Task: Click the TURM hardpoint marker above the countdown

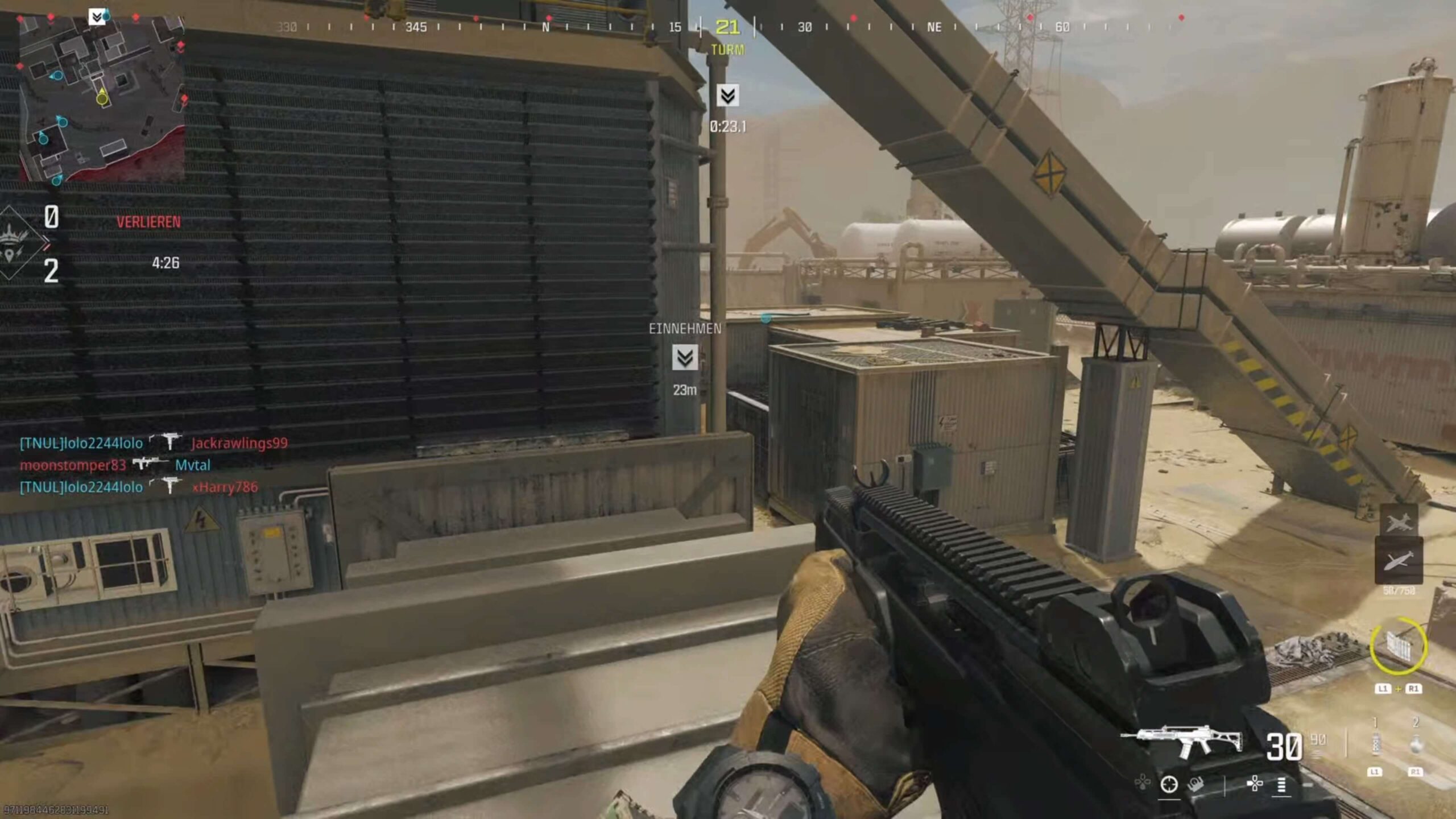Action: point(727,96)
